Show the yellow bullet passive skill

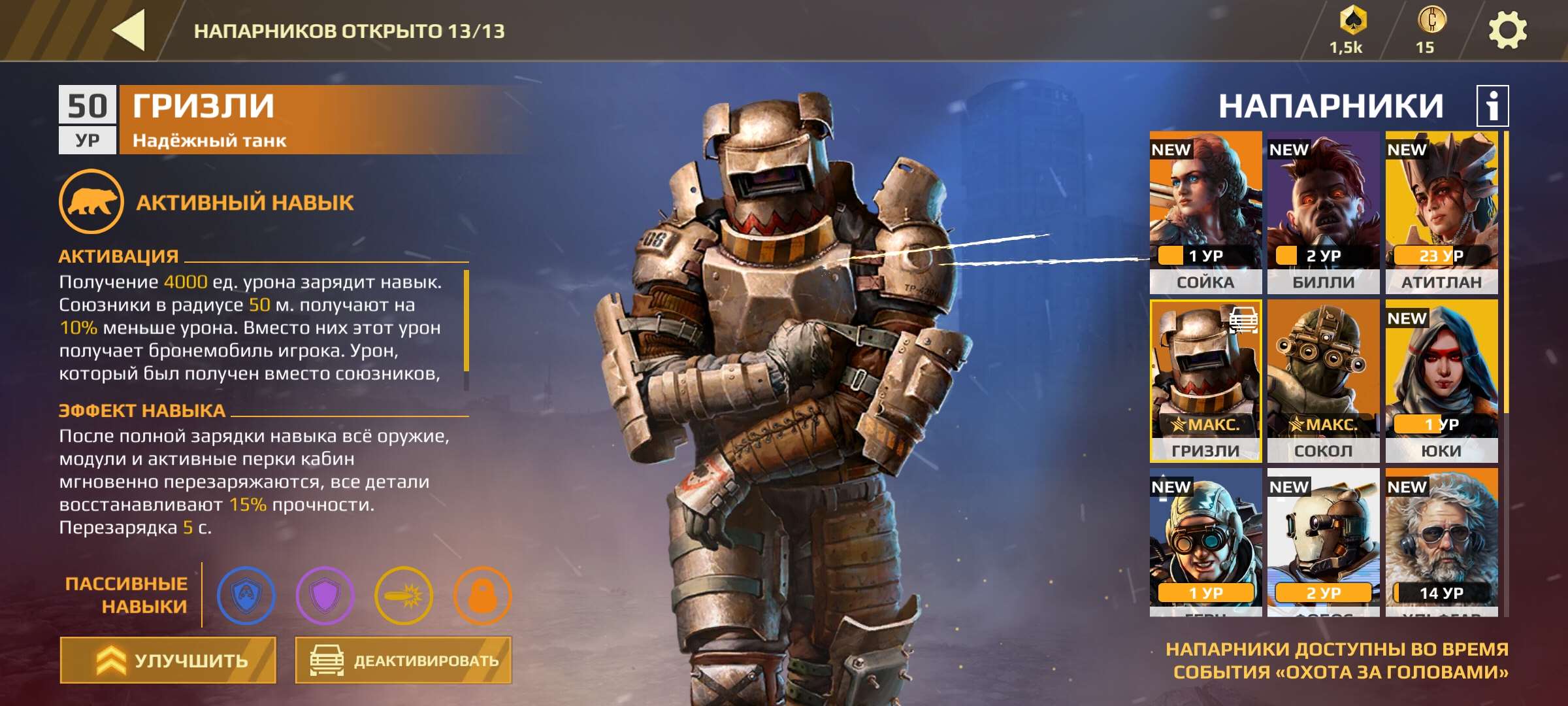[x=404, y=596]
